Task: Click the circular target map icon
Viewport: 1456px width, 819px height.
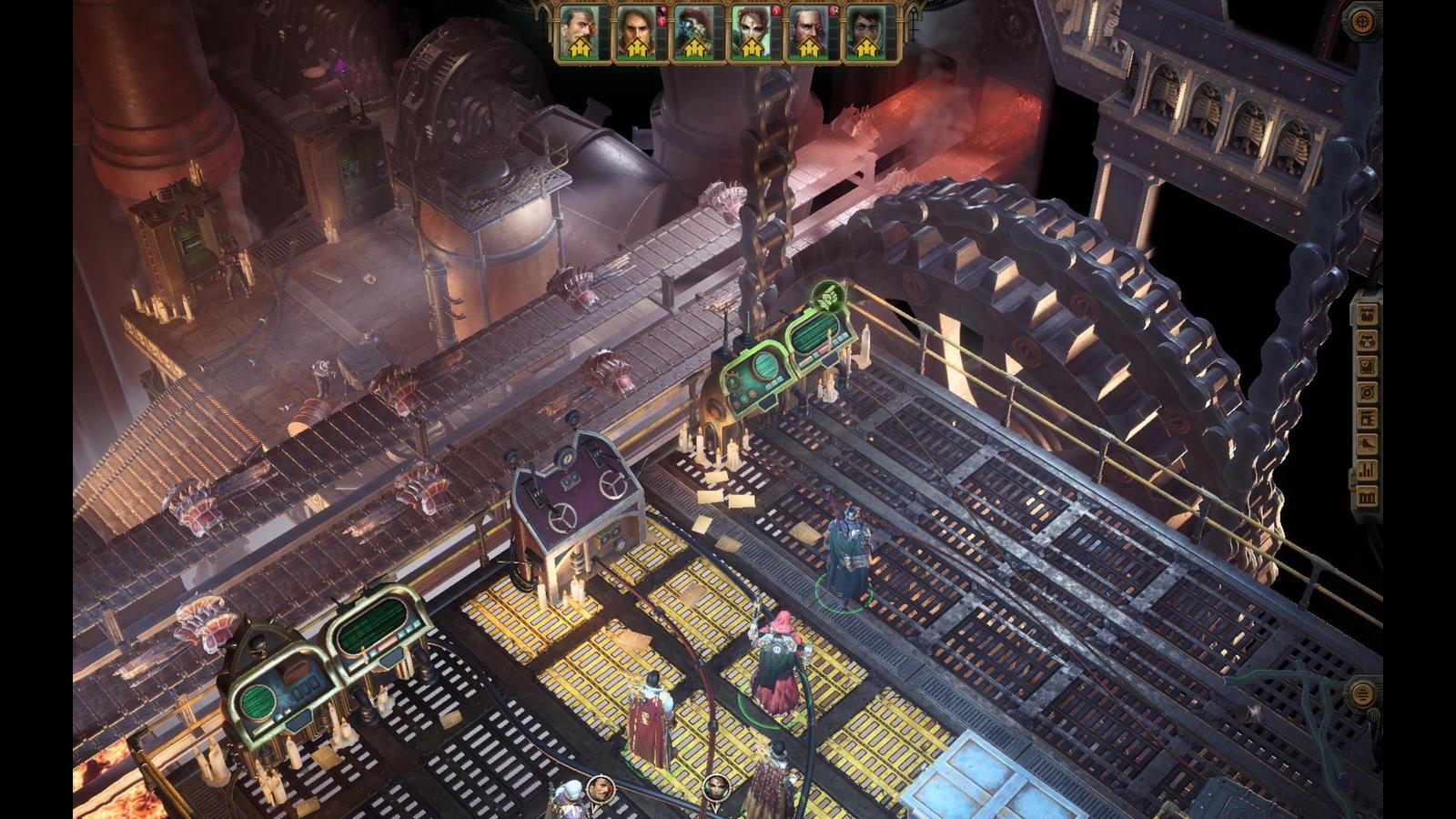Action: [1366, 392]
